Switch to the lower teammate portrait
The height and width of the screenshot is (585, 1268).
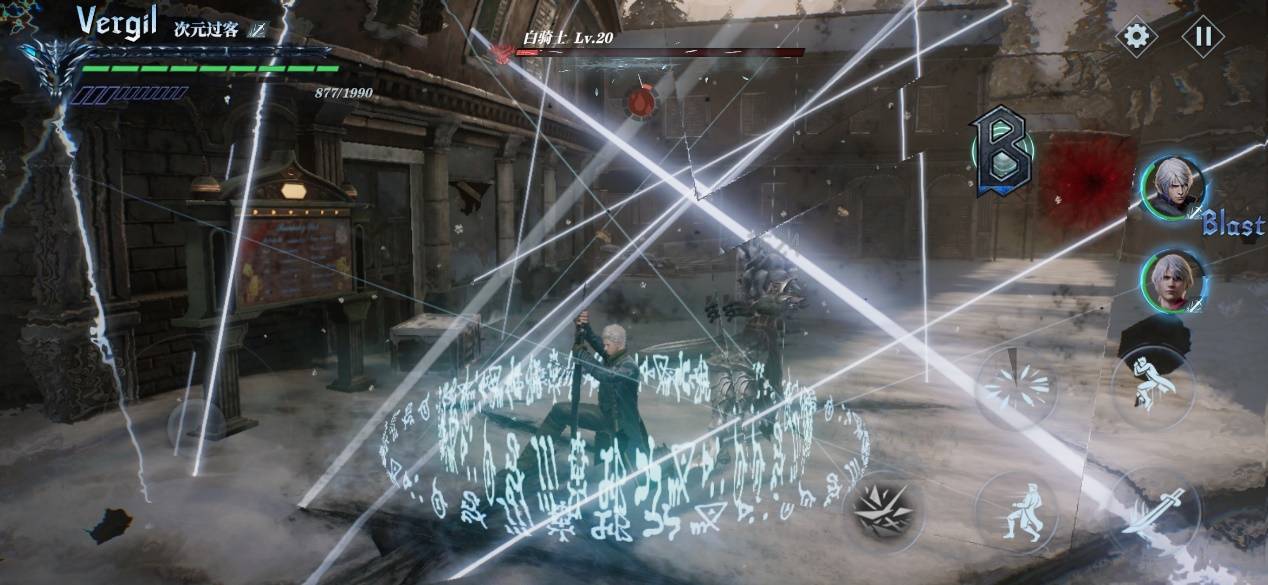point(1174,280)
